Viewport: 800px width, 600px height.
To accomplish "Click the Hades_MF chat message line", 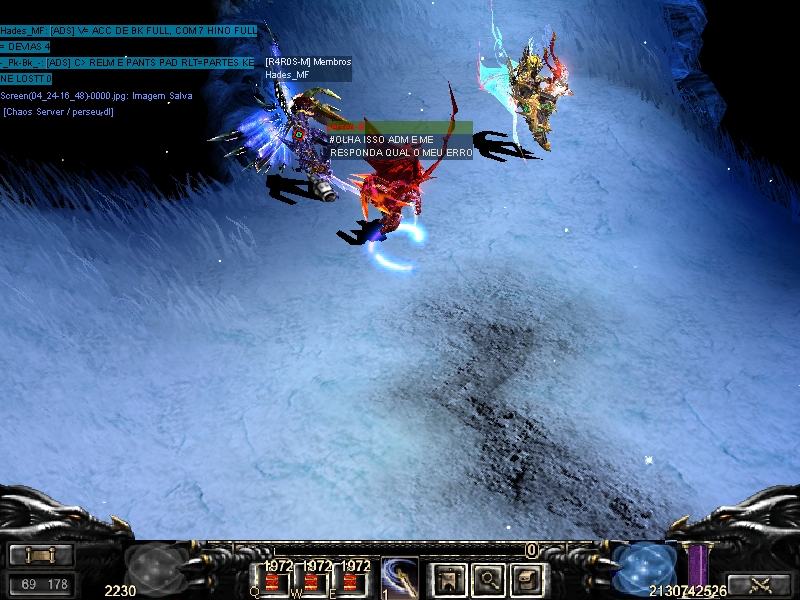I will click(x=128, y=32).
